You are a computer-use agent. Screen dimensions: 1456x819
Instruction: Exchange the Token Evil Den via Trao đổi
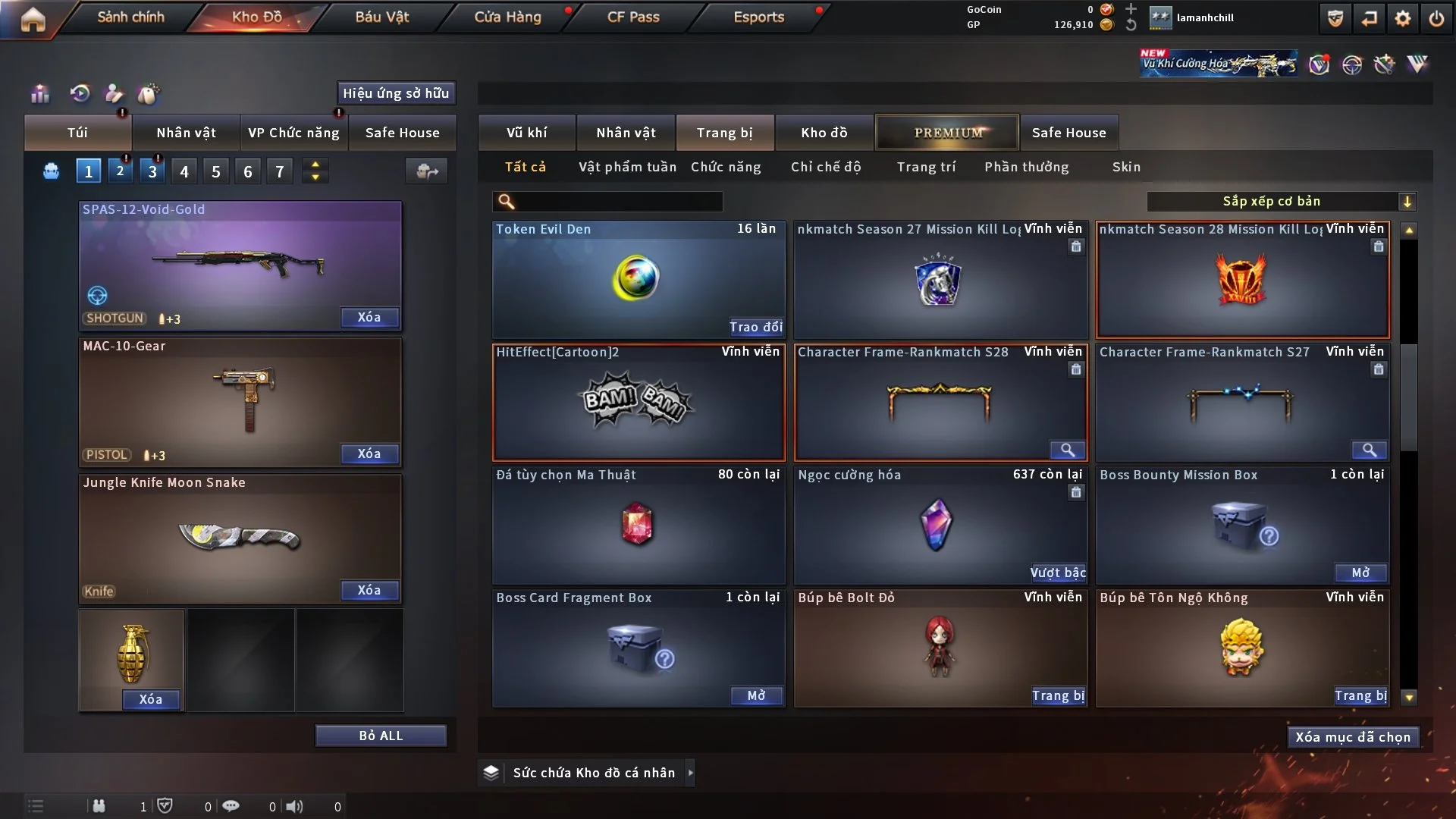tap(756, 327)
